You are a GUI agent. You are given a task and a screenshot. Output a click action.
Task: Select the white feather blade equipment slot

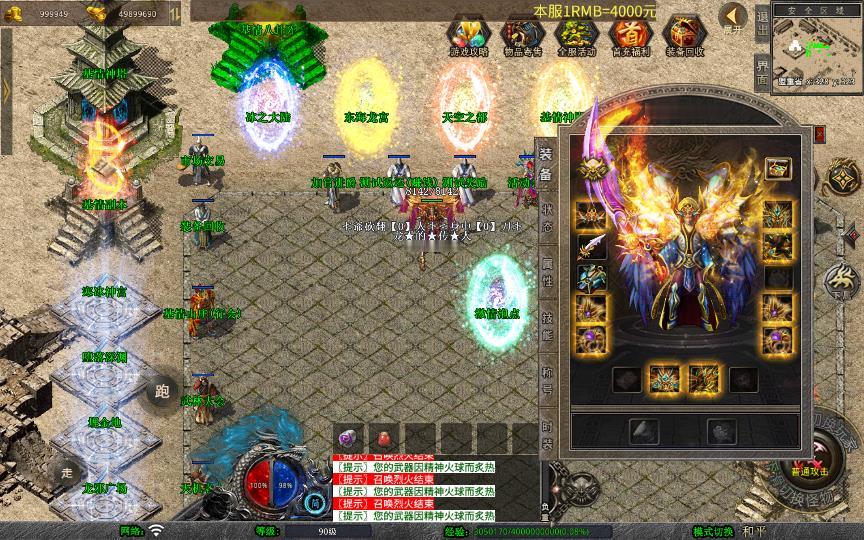(590, 247)
